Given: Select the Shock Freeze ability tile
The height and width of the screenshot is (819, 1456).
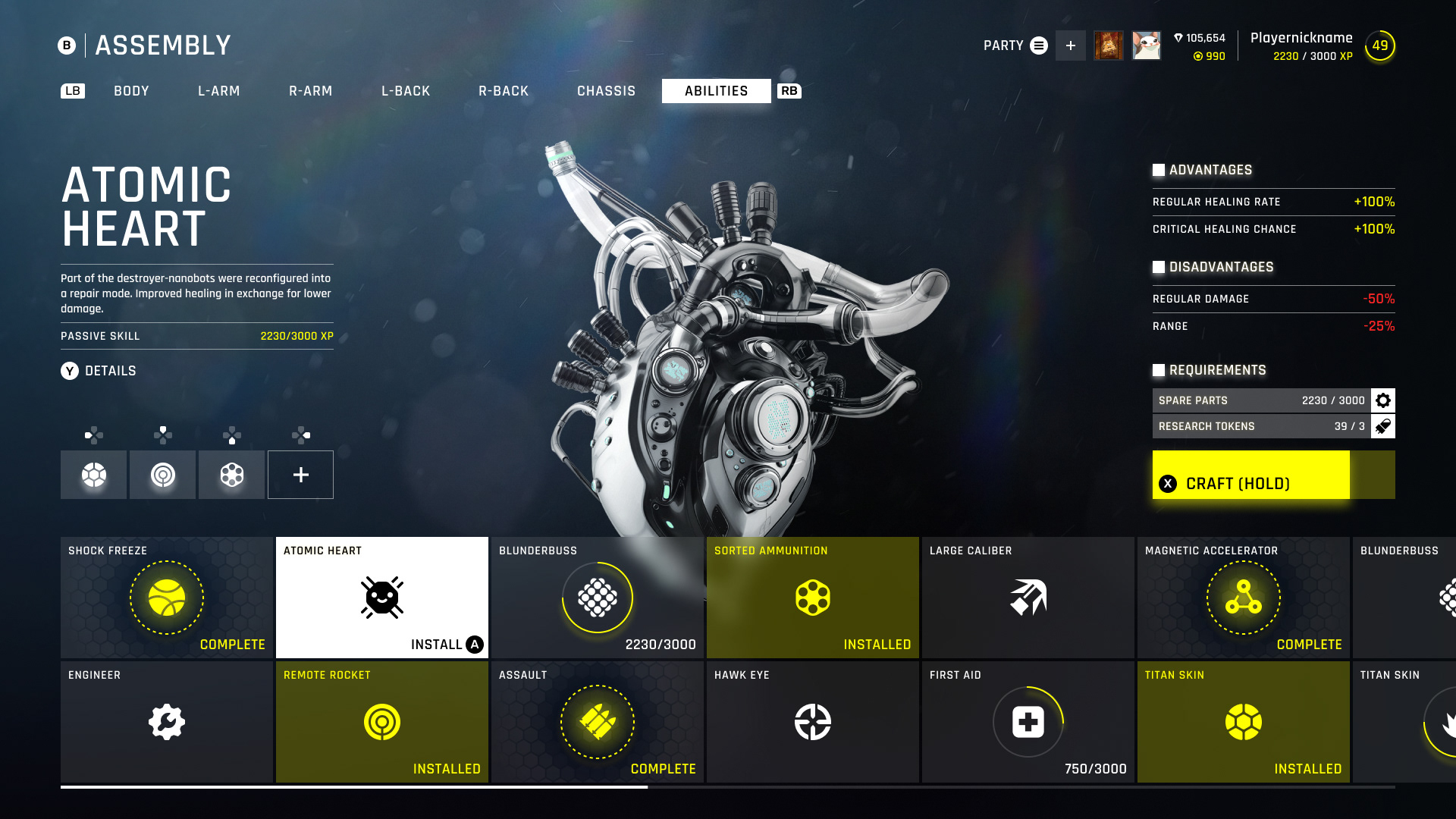Looking at the screenshot, I should click(x=167, y=598).
